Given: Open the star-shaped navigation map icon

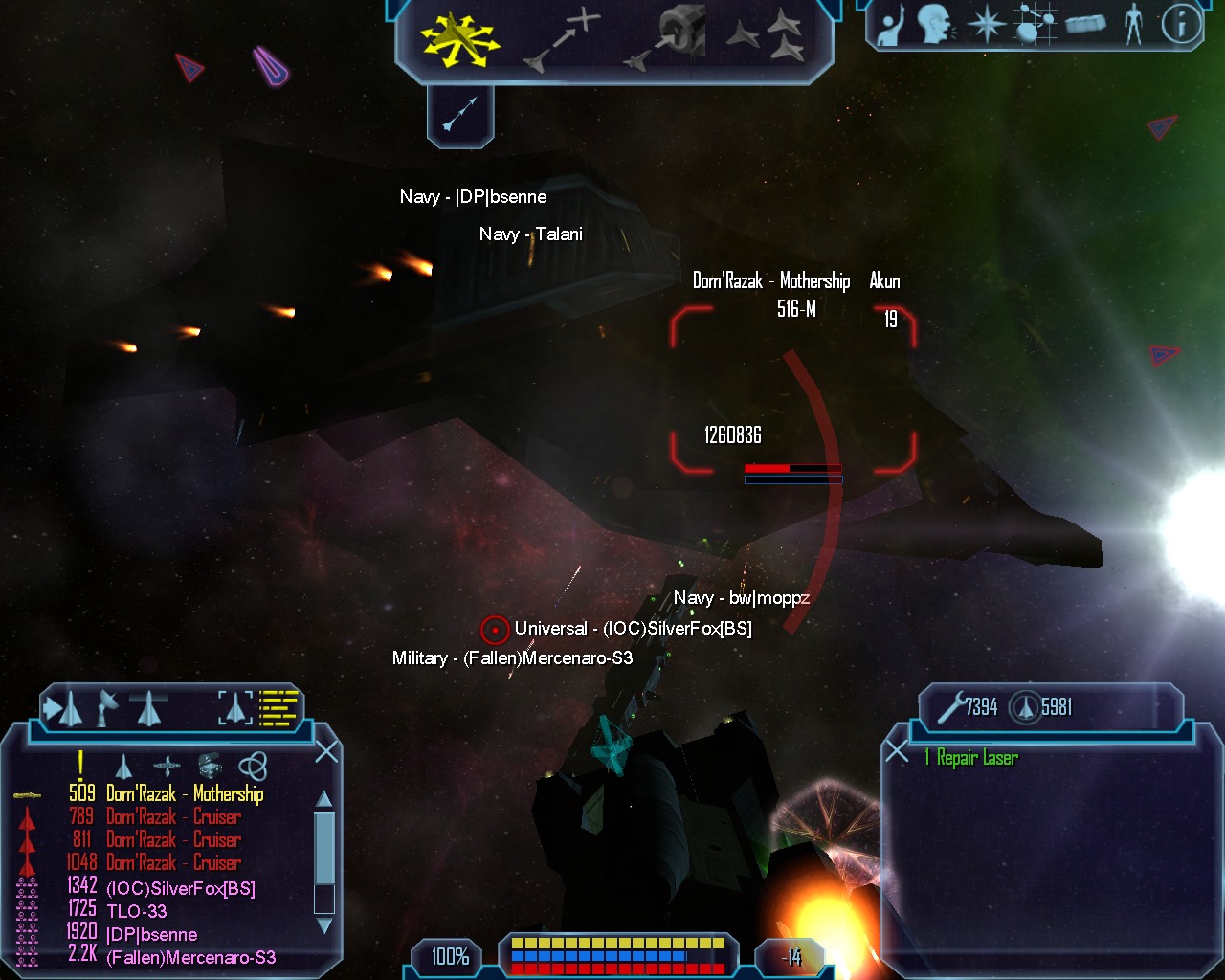Looking at the screenshot, I should (x=986, y=25).
